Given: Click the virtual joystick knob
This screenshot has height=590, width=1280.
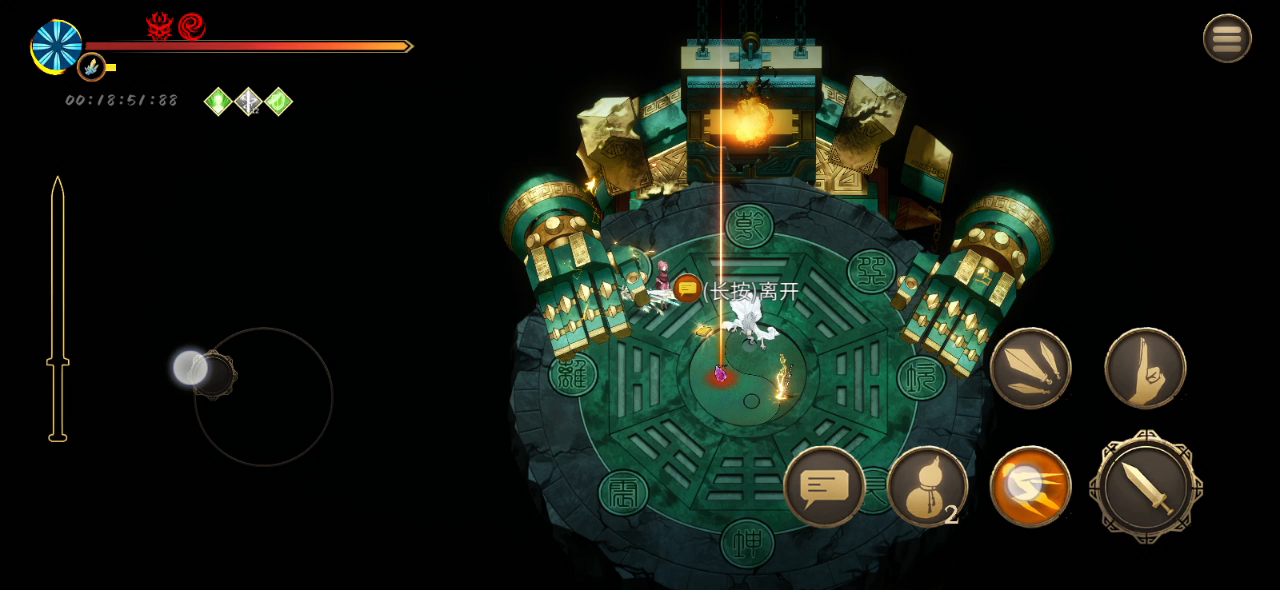Looking at the screenshot, I should [191, 368].
